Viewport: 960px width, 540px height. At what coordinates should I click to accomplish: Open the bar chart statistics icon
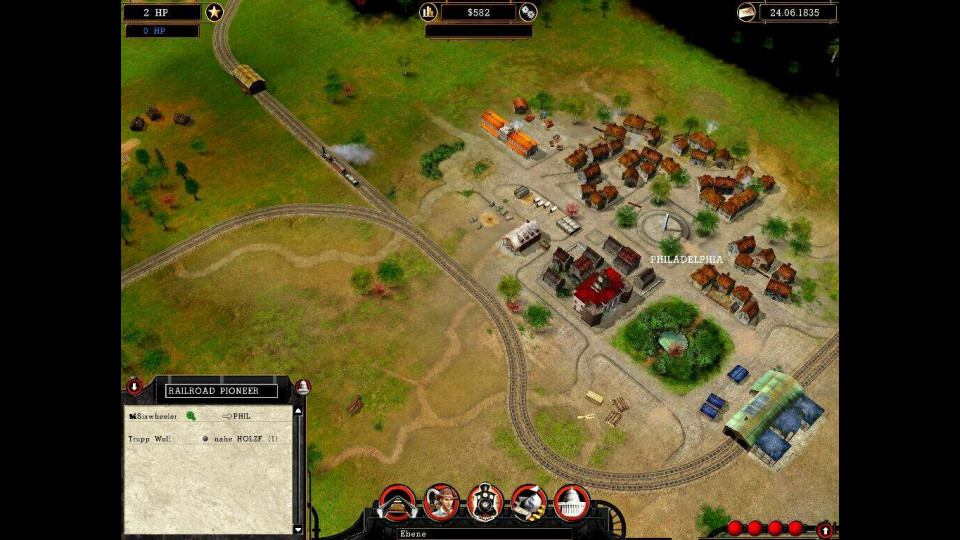pyautogui.click(x=429, y=12)
